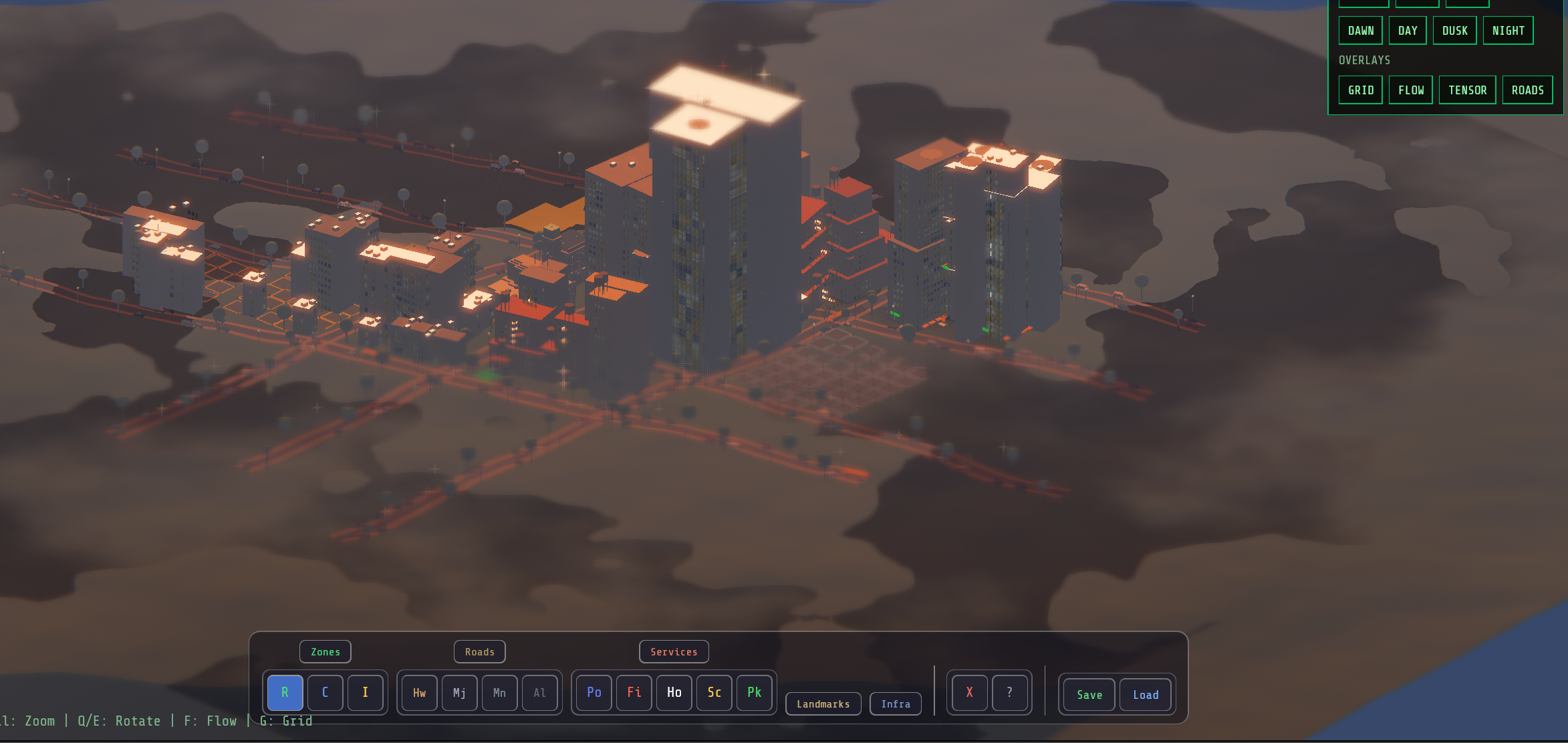Switch time of day to DAWN

(x=1361, y=30)
